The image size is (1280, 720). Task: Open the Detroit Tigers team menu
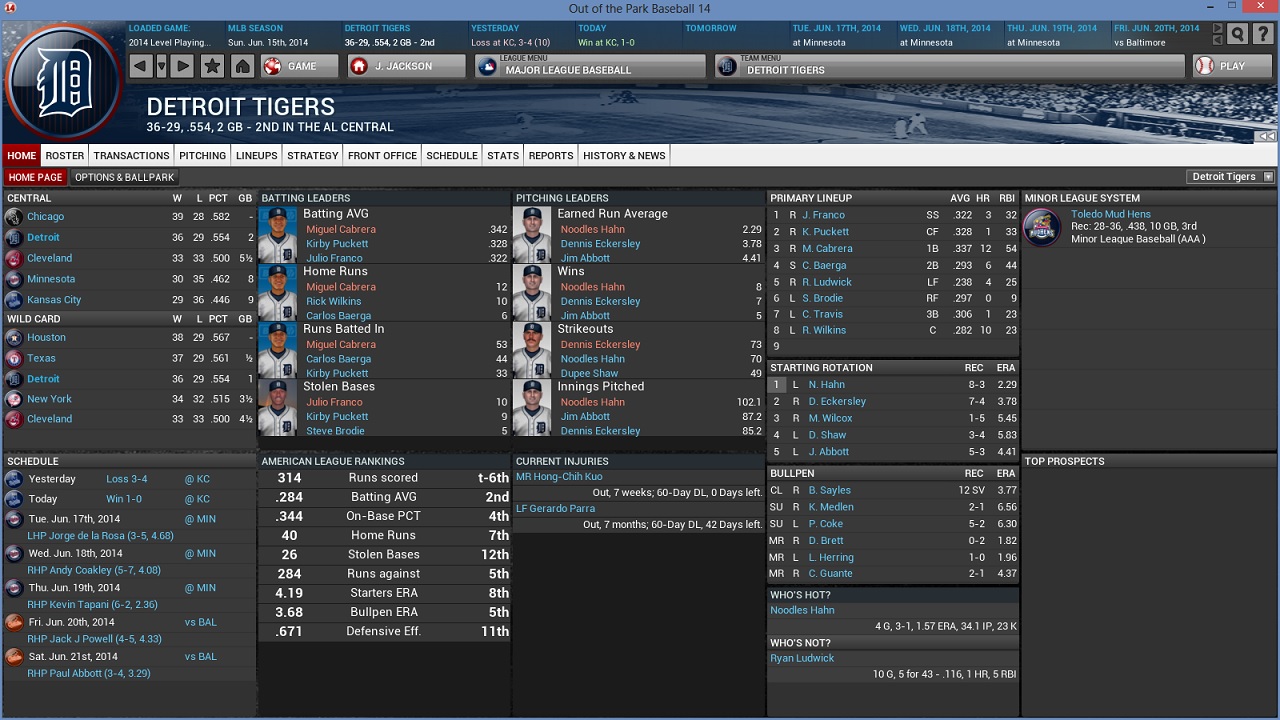click(x=948, y=66)
